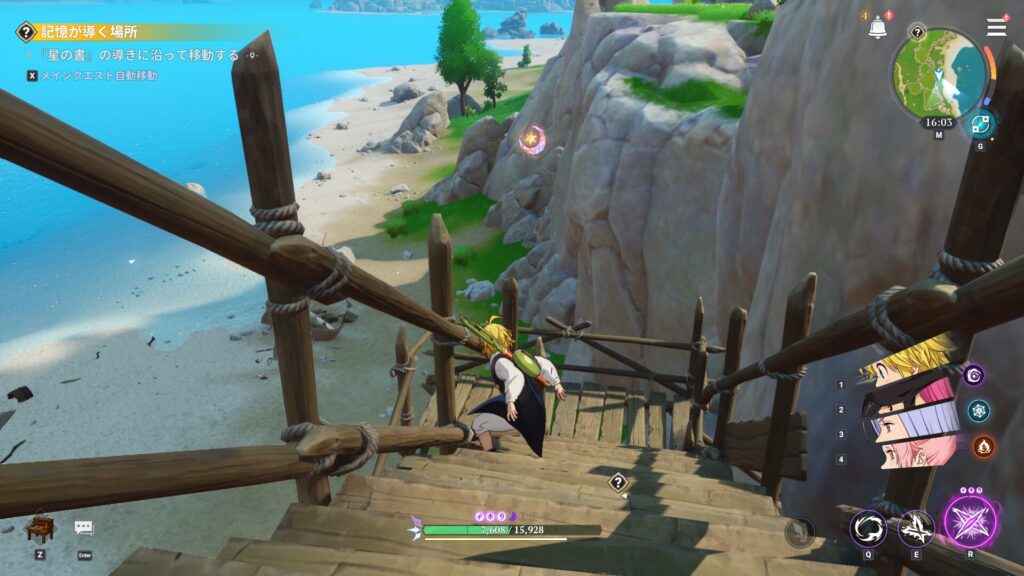Select the quest title 記憶が導く場所
Viewport: 1024px width, 576px height.
point(90,32)
